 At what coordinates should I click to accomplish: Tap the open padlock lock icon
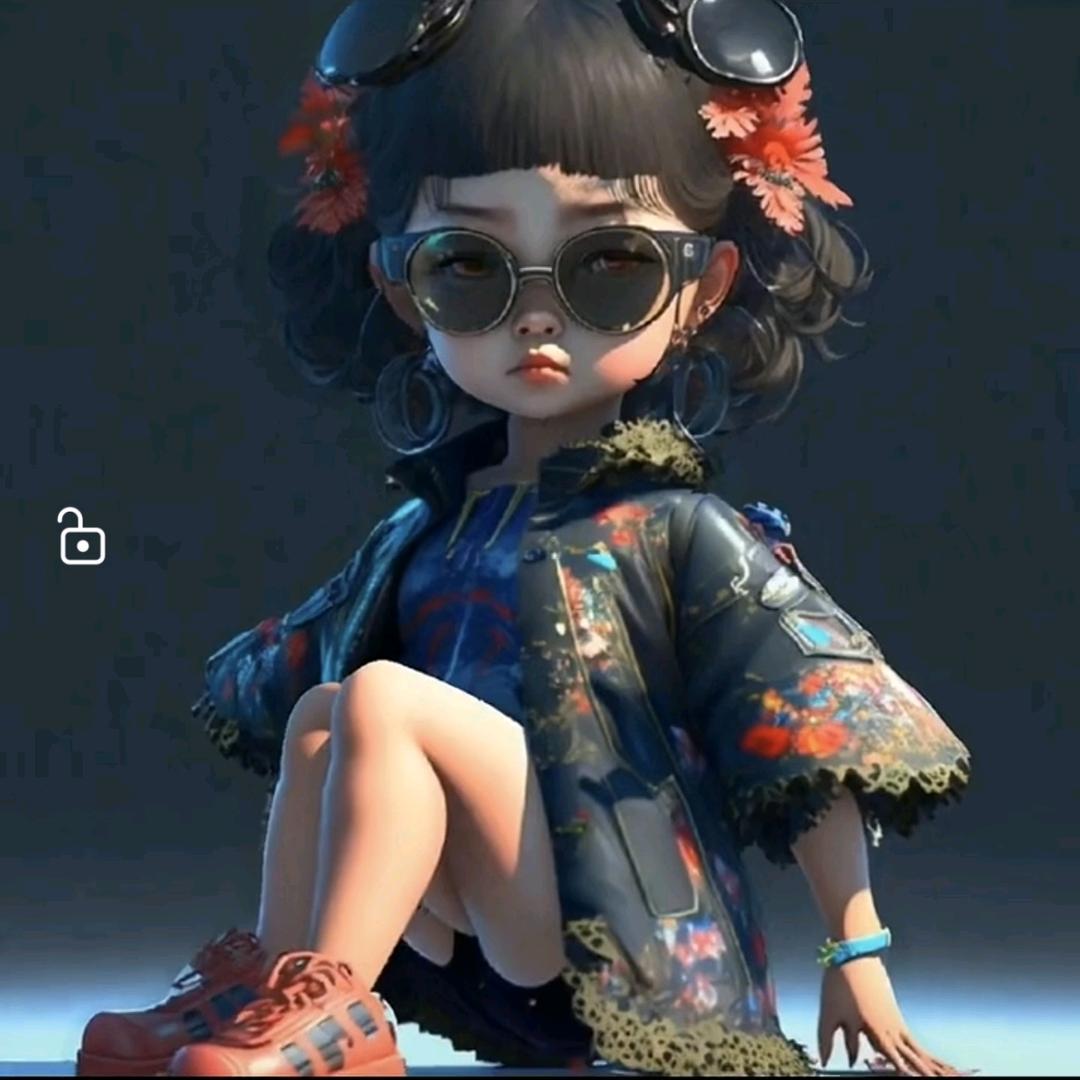81,538
